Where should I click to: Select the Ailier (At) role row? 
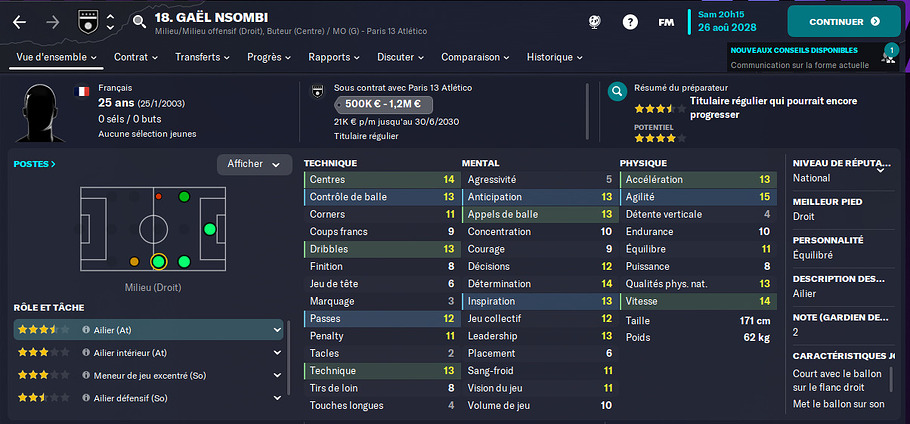click(148, 330)
